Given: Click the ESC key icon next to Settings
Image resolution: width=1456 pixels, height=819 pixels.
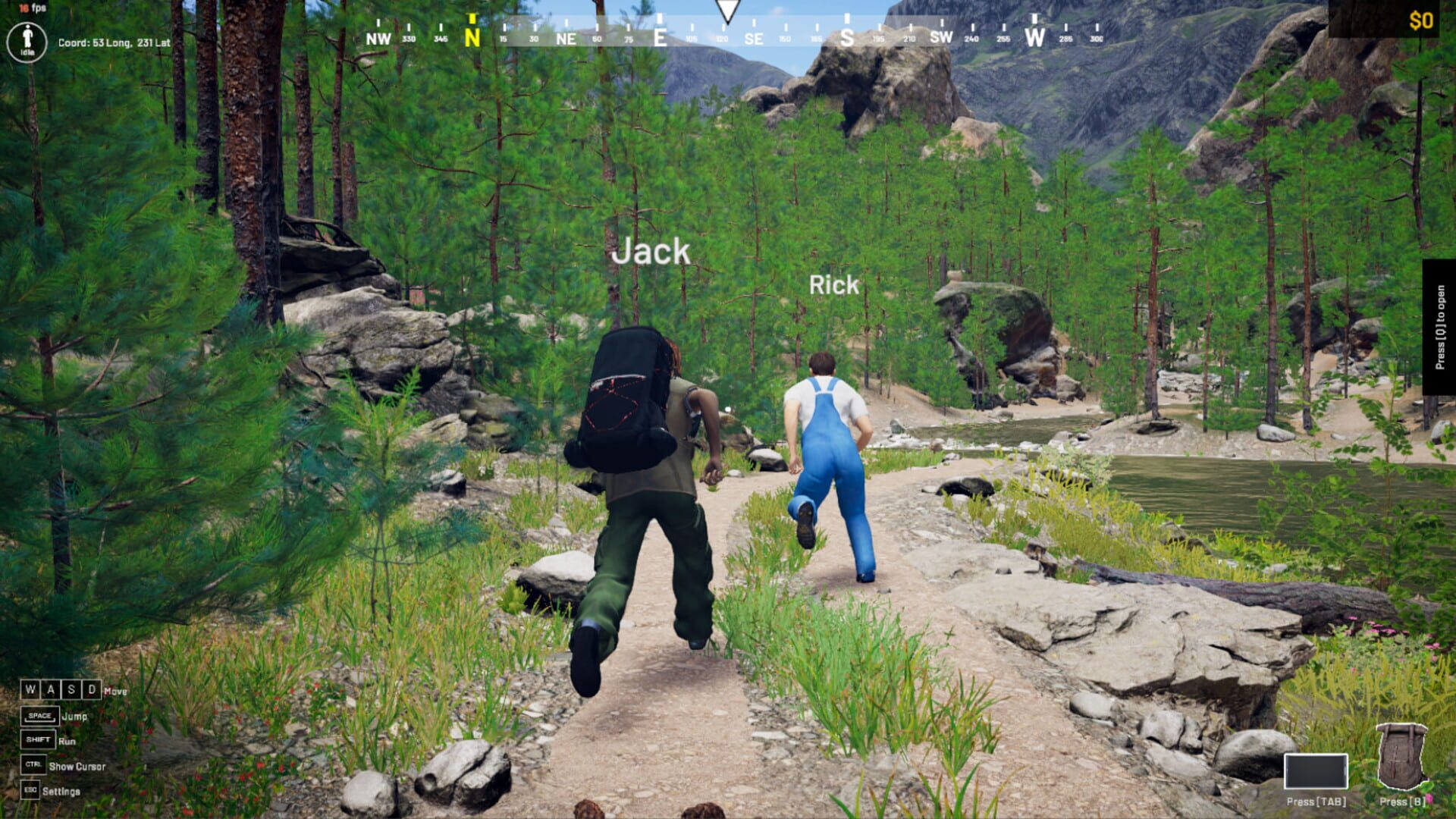Looking at the screenshot, I should (30, 790).
